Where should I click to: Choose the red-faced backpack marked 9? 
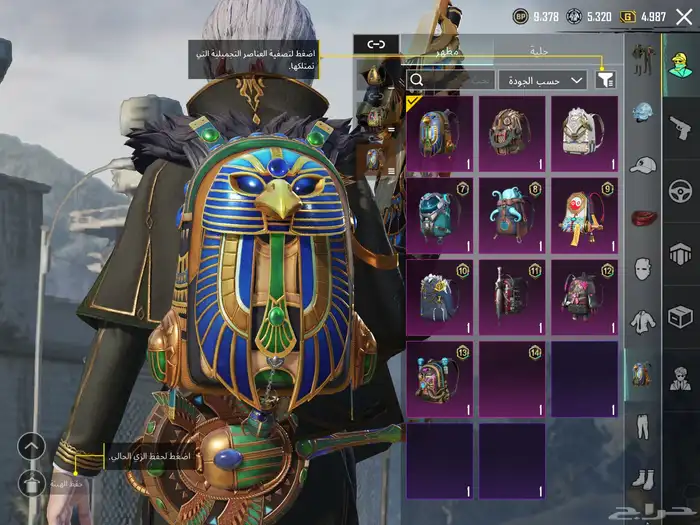[583, 215]
